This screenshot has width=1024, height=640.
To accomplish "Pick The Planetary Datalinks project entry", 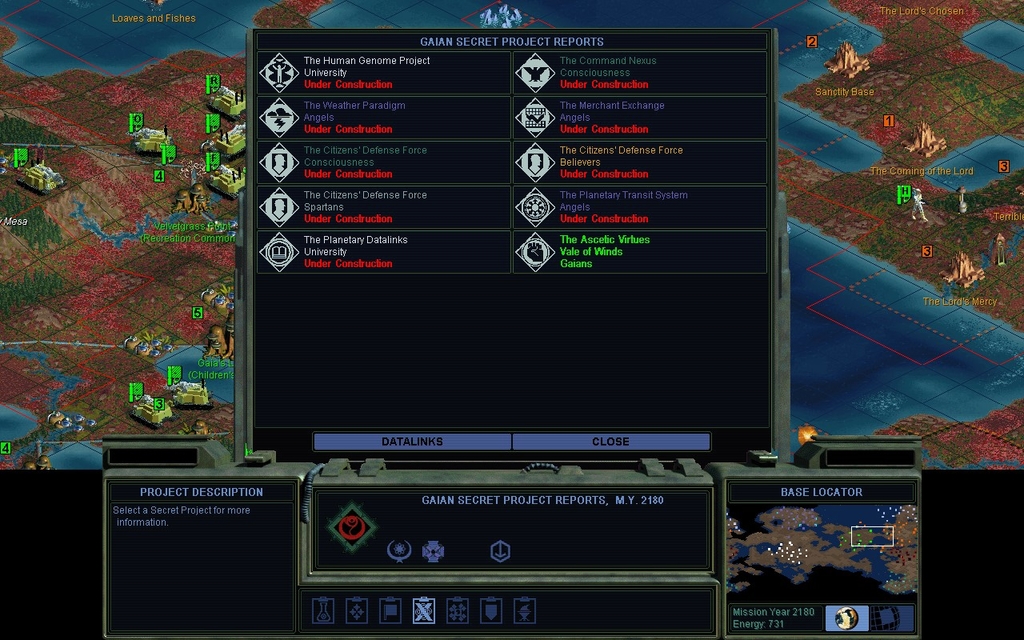I will click(x=384, y=252).
